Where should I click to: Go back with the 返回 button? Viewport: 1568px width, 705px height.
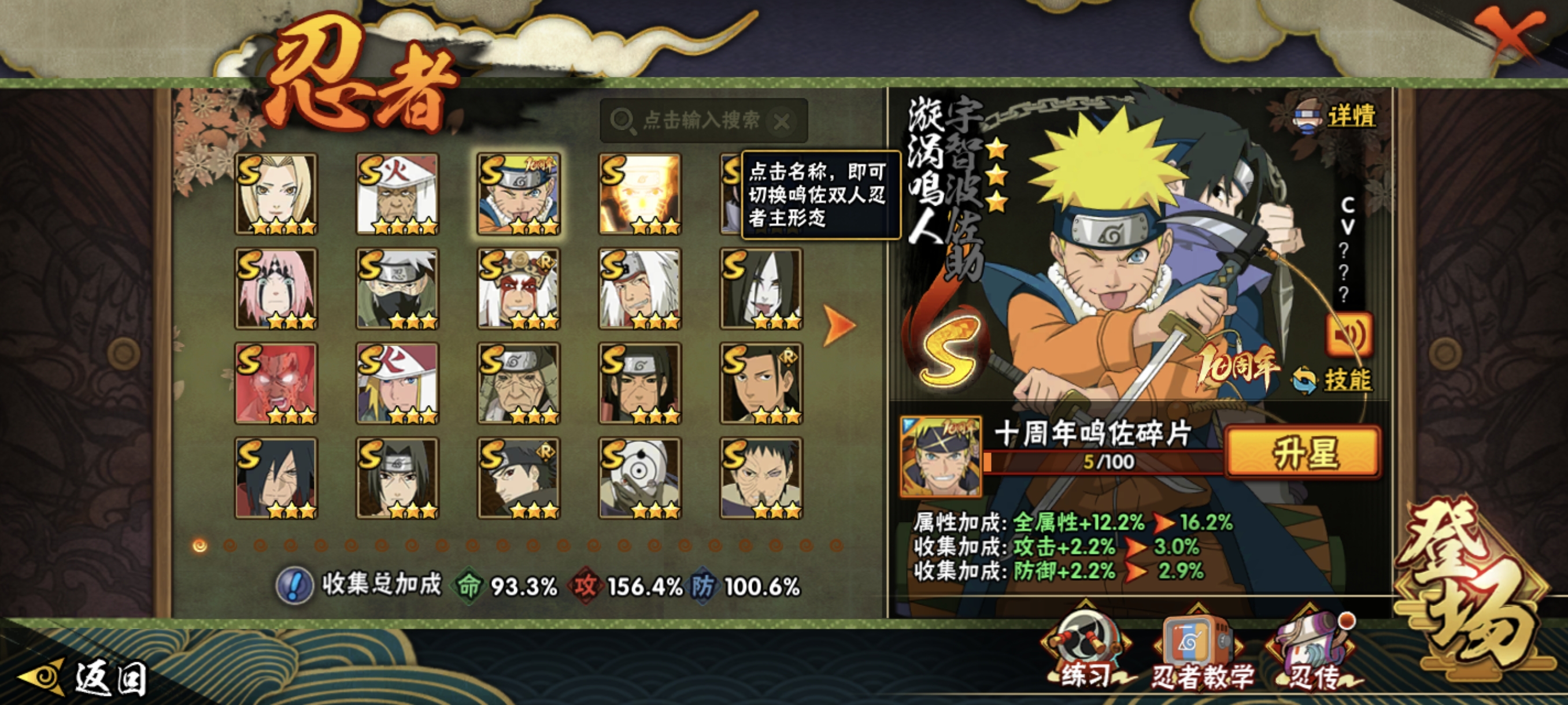(85, 677)
